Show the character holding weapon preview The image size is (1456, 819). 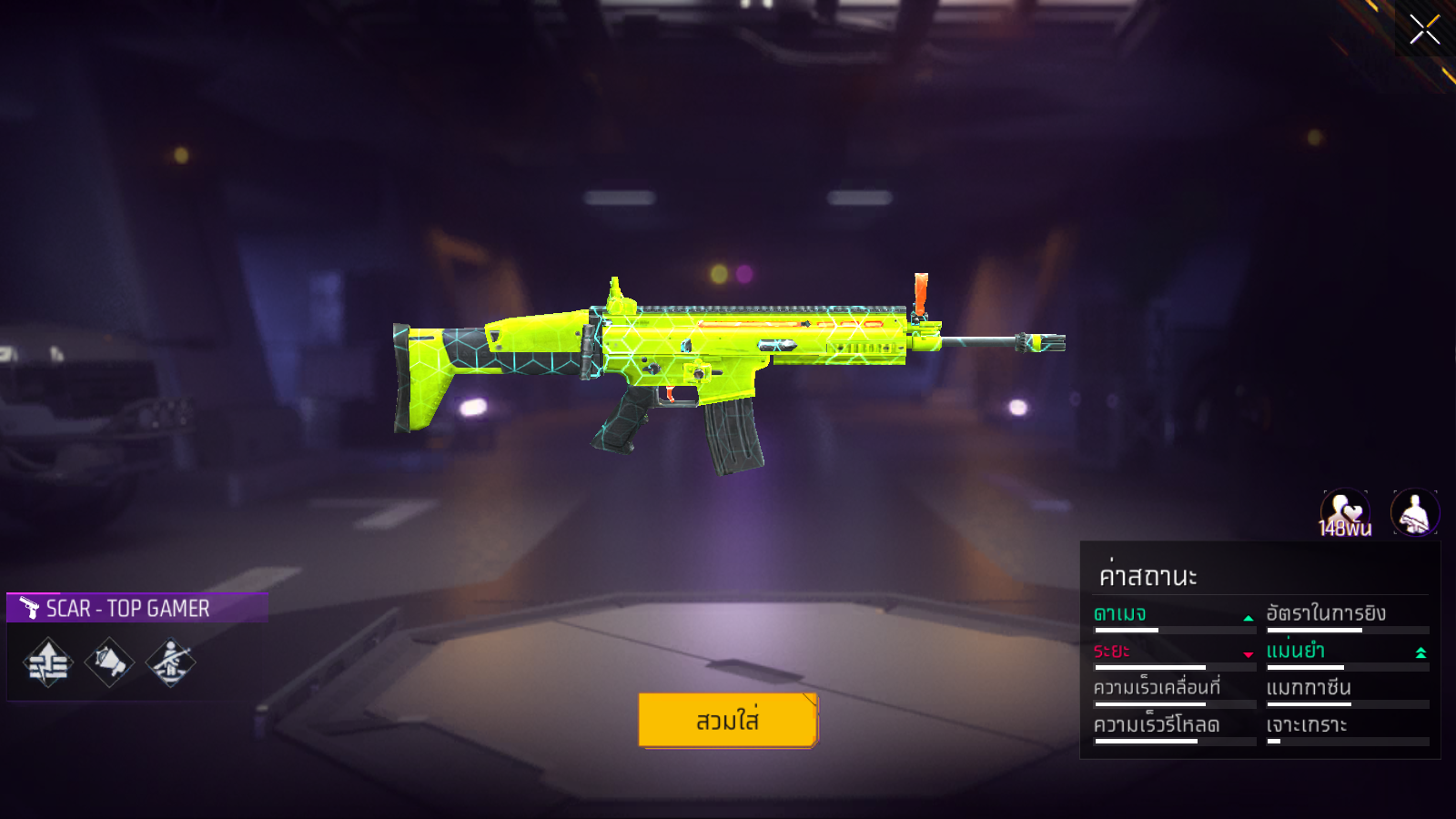(1414, 512)
